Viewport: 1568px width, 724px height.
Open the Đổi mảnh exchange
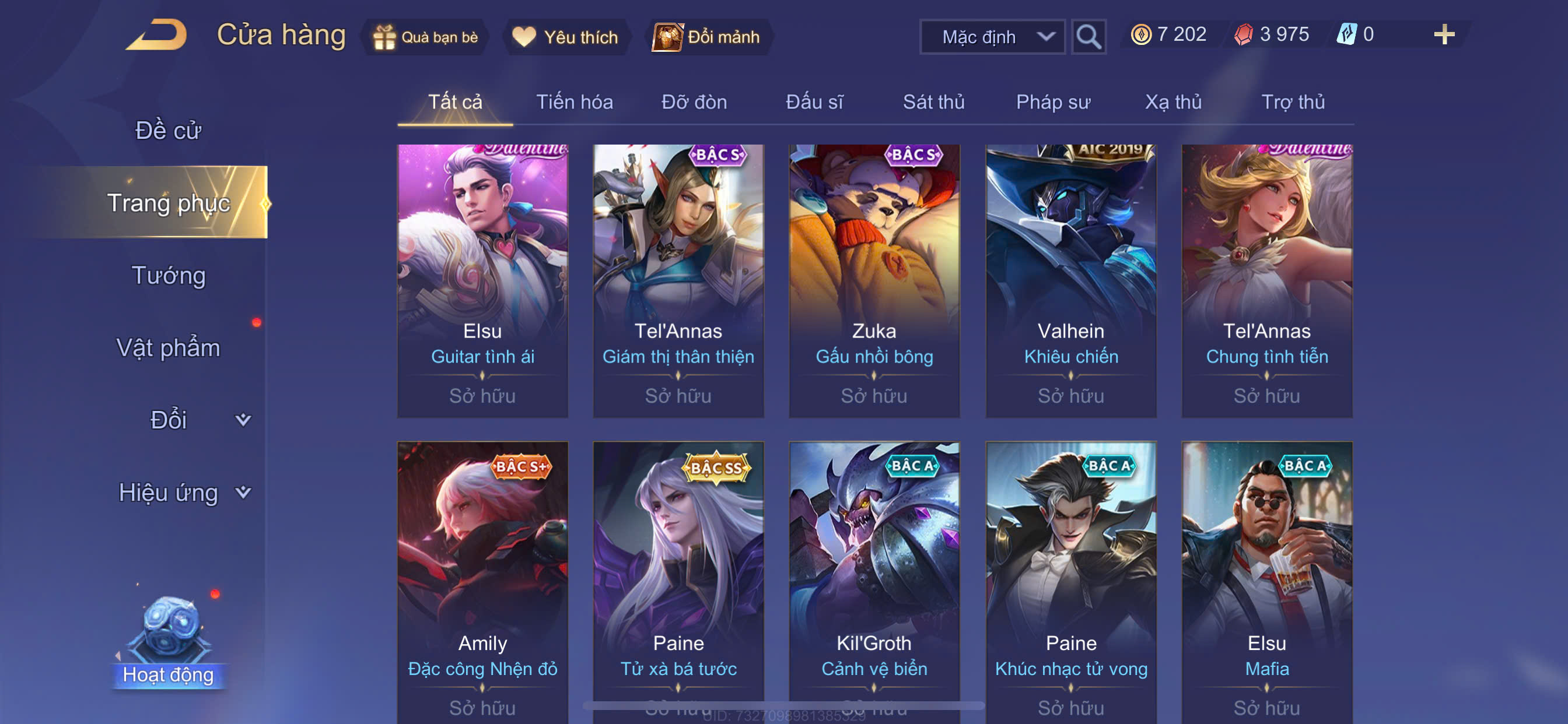pos(708,37)
